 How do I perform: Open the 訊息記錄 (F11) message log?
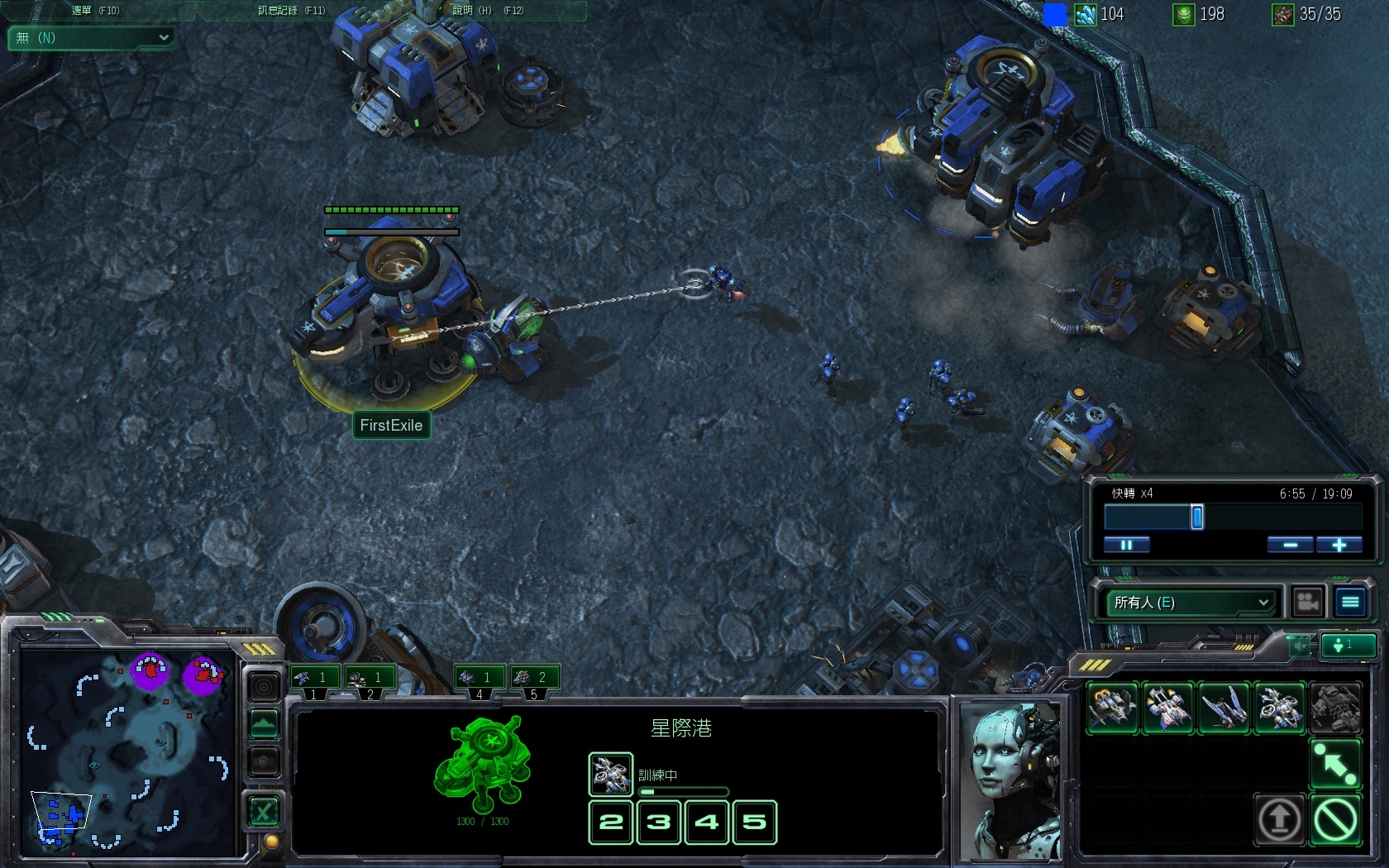[291, 11]
